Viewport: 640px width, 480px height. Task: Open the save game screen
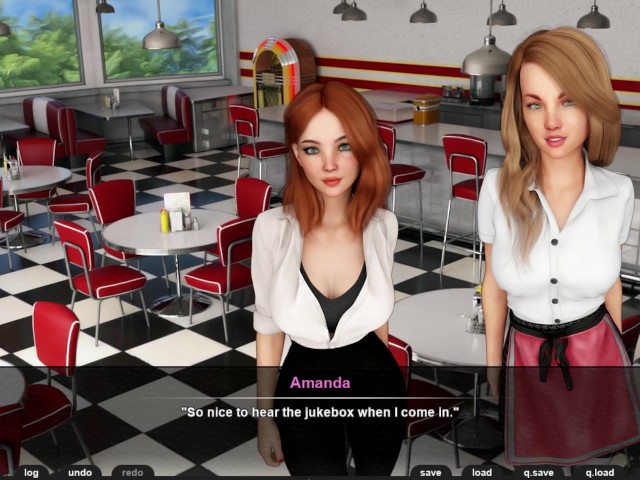[430, 472]
